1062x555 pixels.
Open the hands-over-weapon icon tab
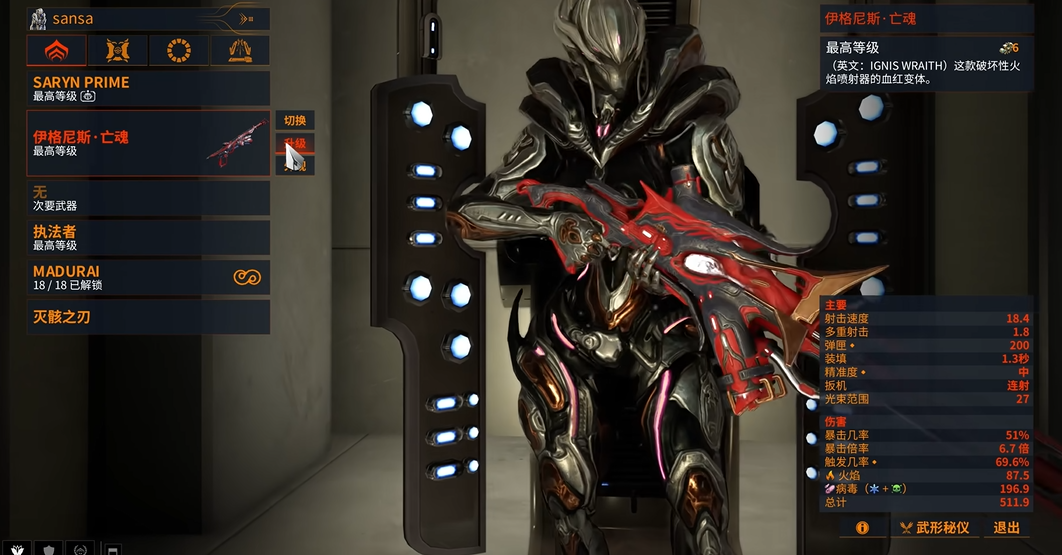239,50
